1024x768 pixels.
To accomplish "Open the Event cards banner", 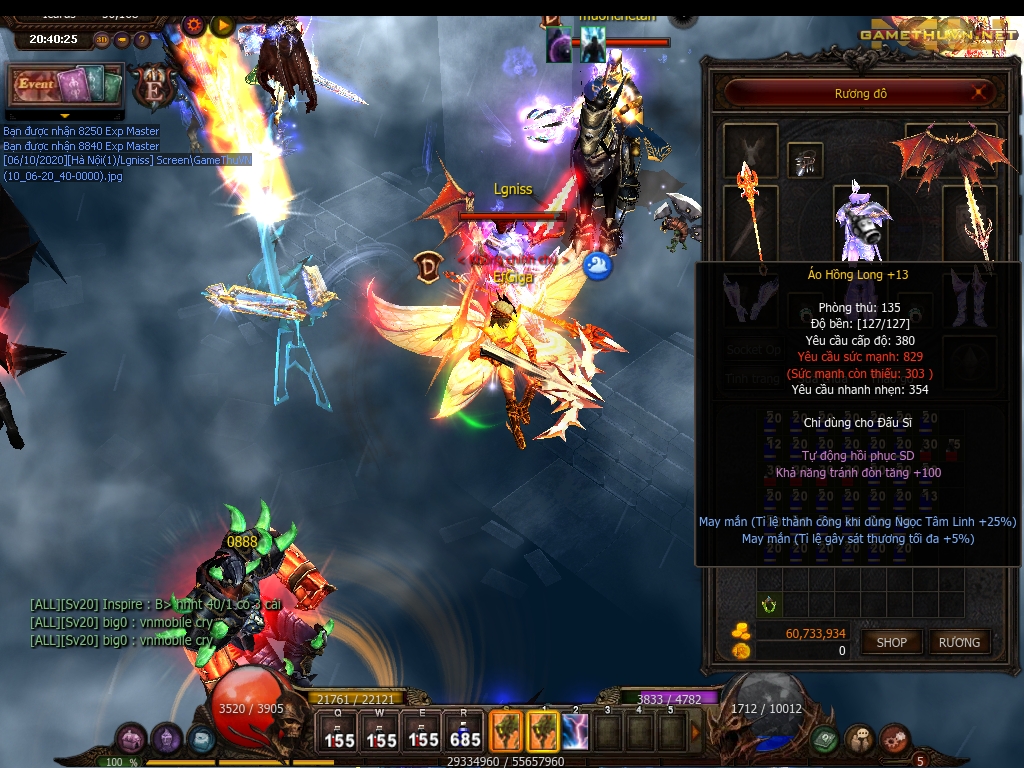I will pos(66,85).
